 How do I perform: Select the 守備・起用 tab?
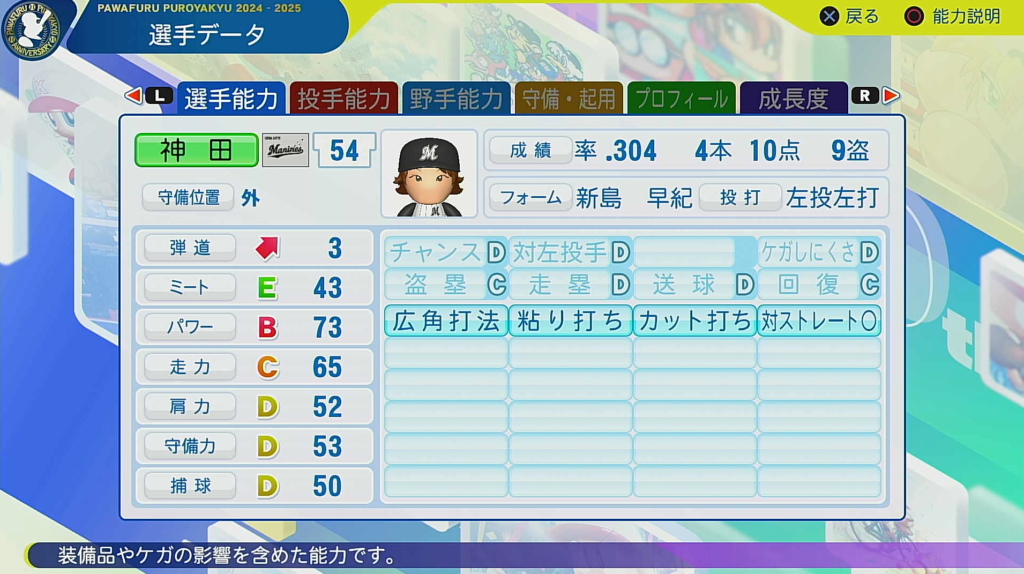tap(568, 98)
